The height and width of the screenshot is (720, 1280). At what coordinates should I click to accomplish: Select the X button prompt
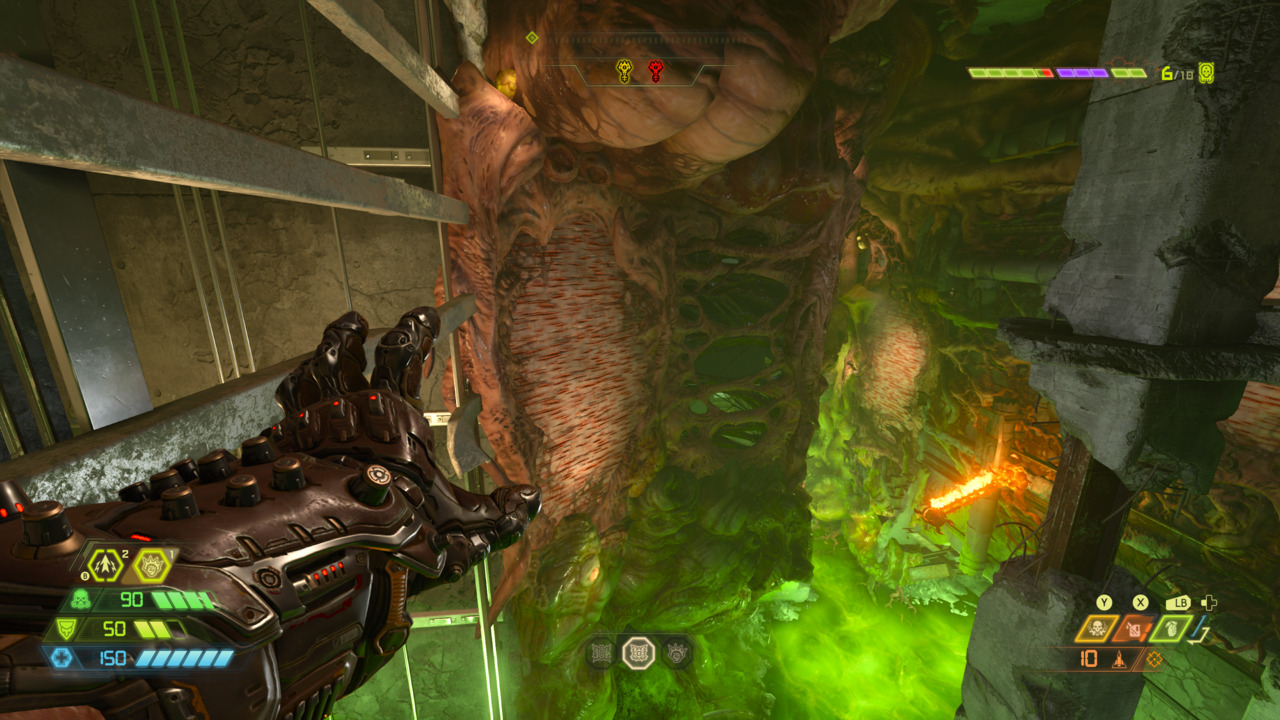1140,602
